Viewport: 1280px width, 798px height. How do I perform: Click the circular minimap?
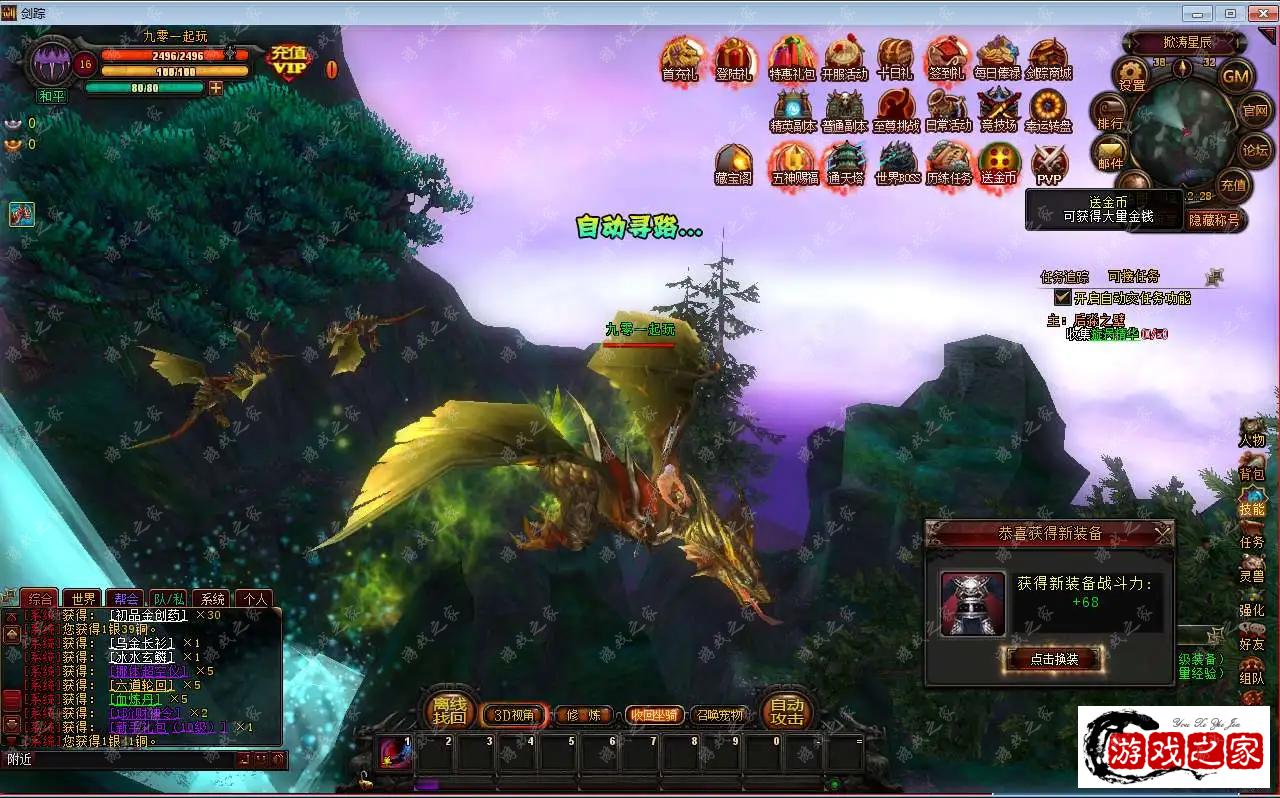(1183, 130)
